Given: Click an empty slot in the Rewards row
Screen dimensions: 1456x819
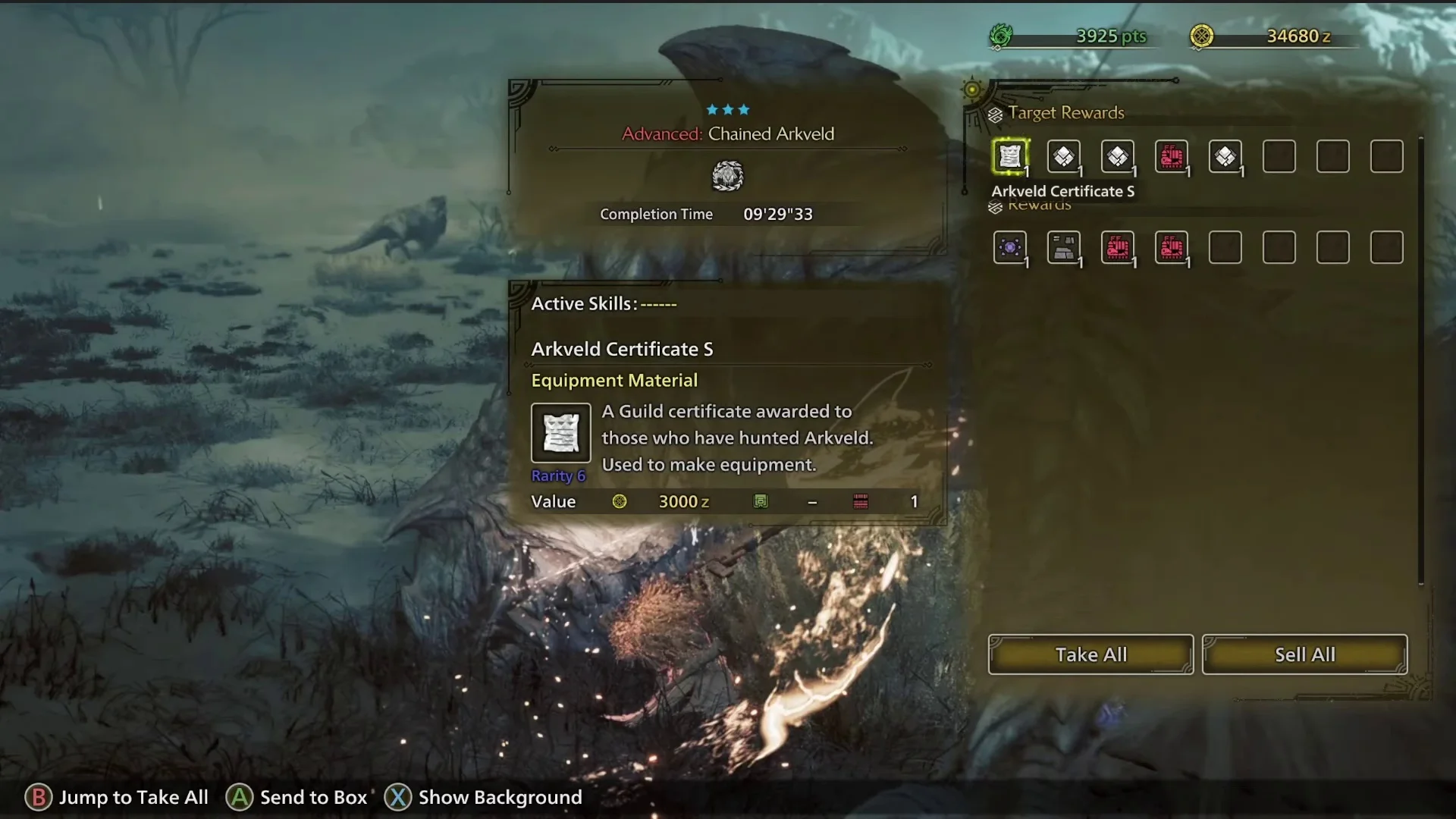Looking at the screenshot, I should (1226, 246).
